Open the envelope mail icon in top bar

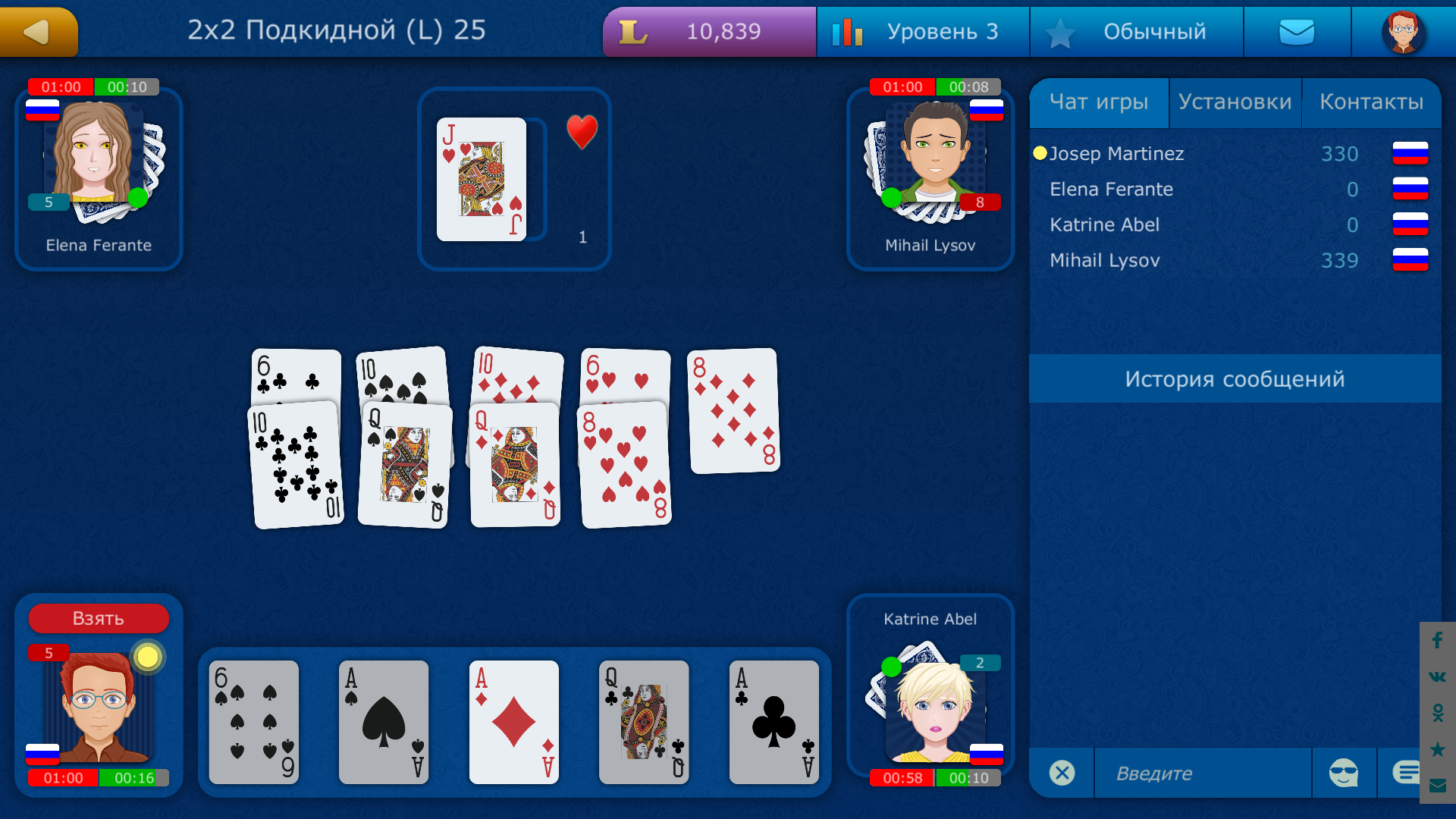point(1297,31)
